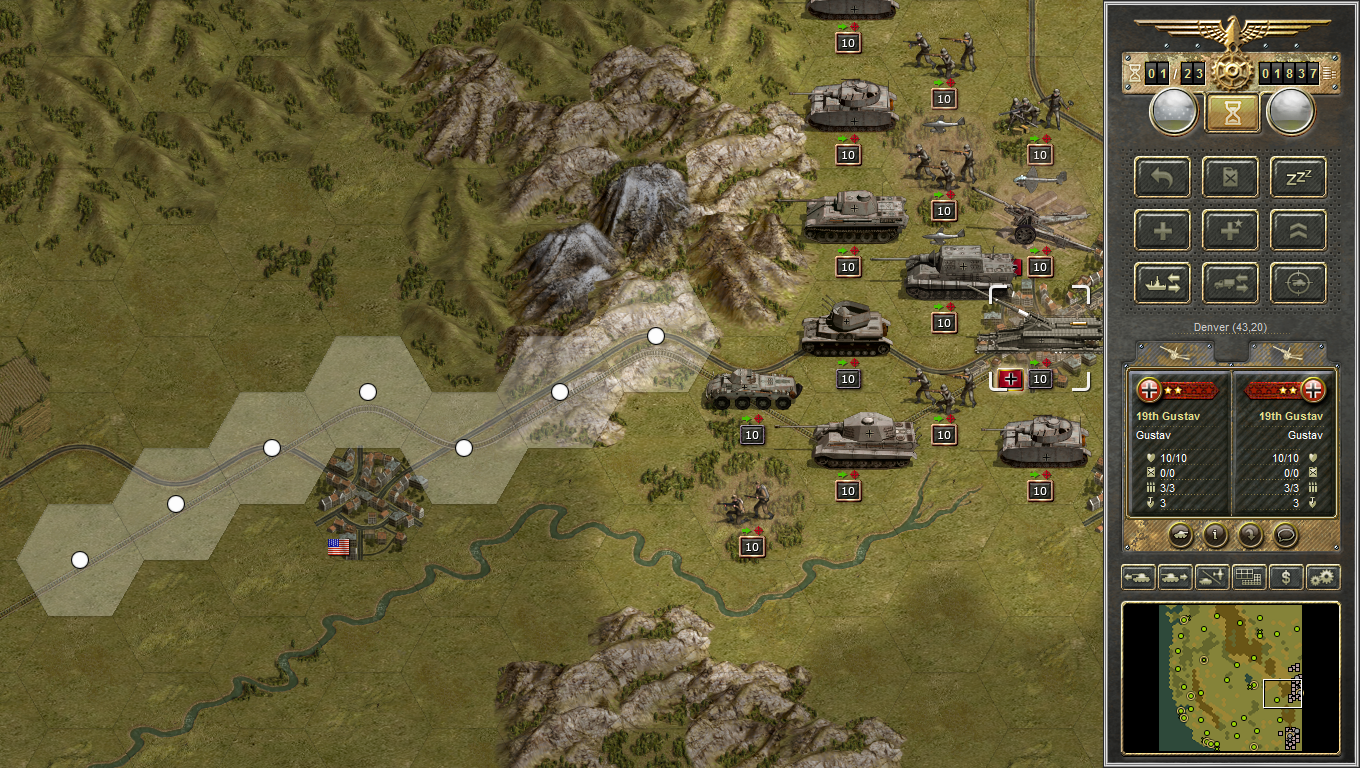Switch to the right aircraft tab
The height and width of the screenshot is (768, 1360).
(x=1288, y=352)
